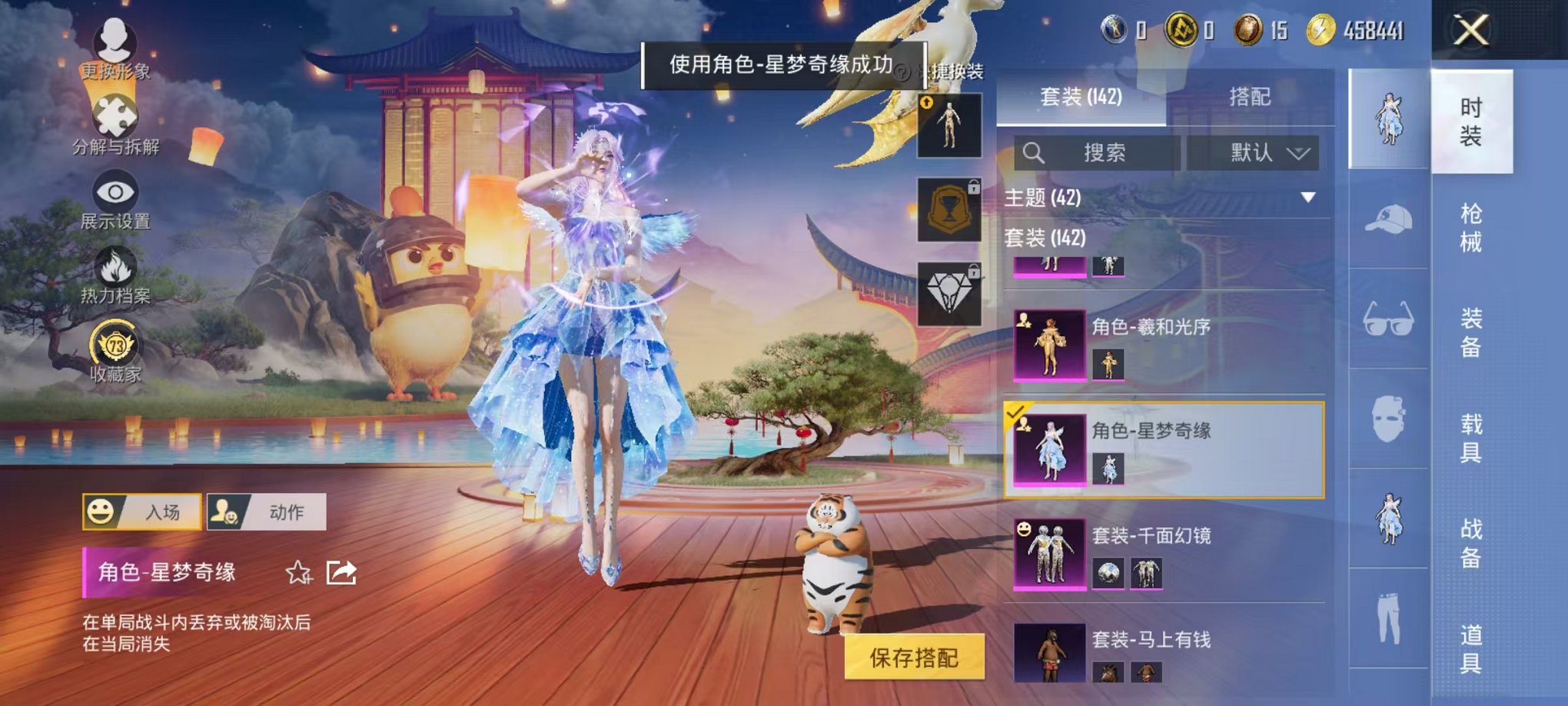Screen dimensions: 1568x706
Task: Switch to the 搭配 tab
Action: pos(1251,97)
